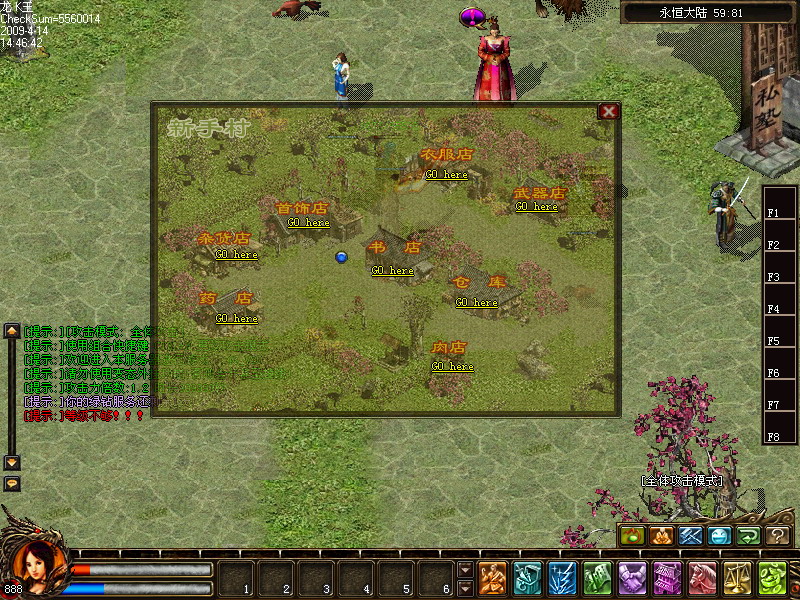The image size is (800, 600).
Task: Go to the 武器店 weapon shop
Action: pyautogui.click(x=536, y=207)
